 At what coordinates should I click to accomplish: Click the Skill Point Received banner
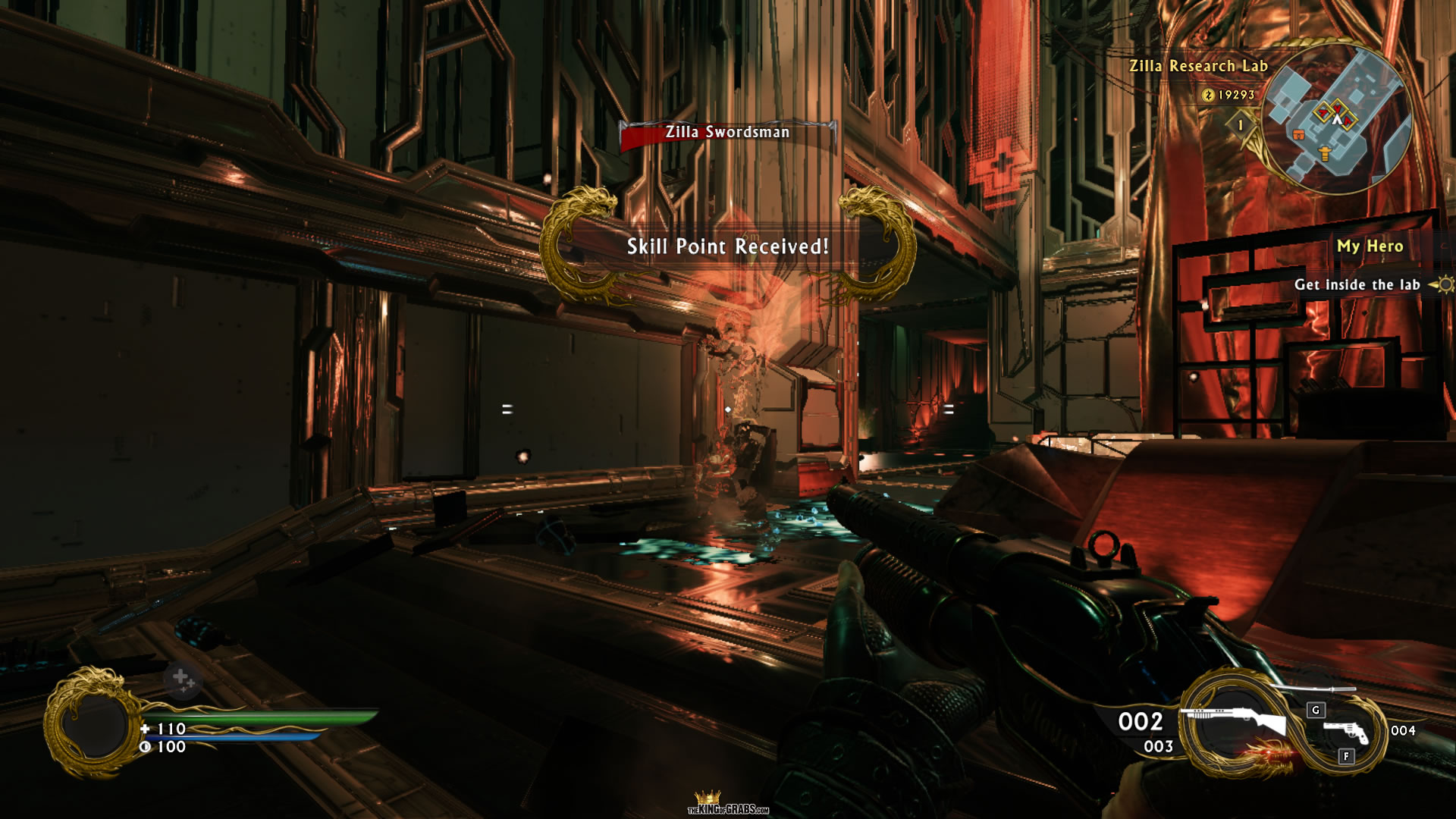coord(727,246)
